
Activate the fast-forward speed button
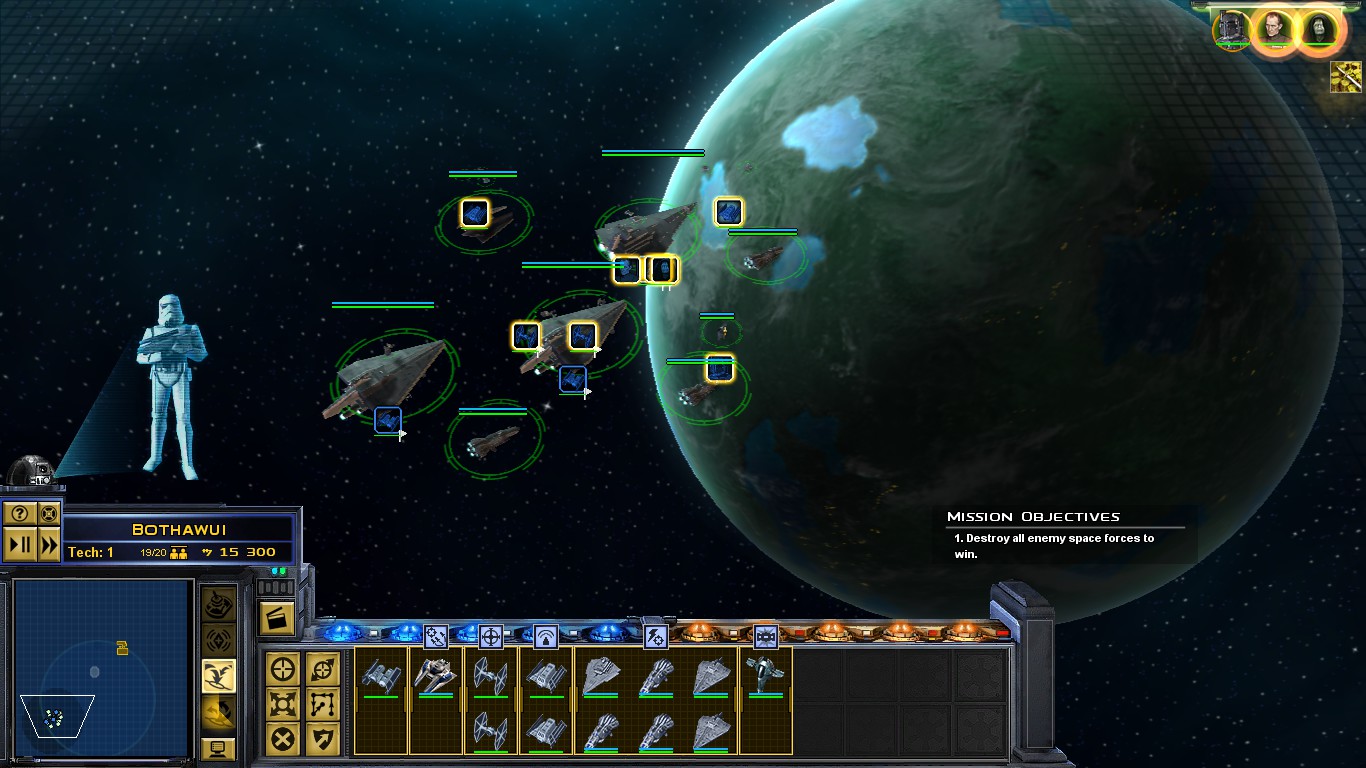[48, 544]
